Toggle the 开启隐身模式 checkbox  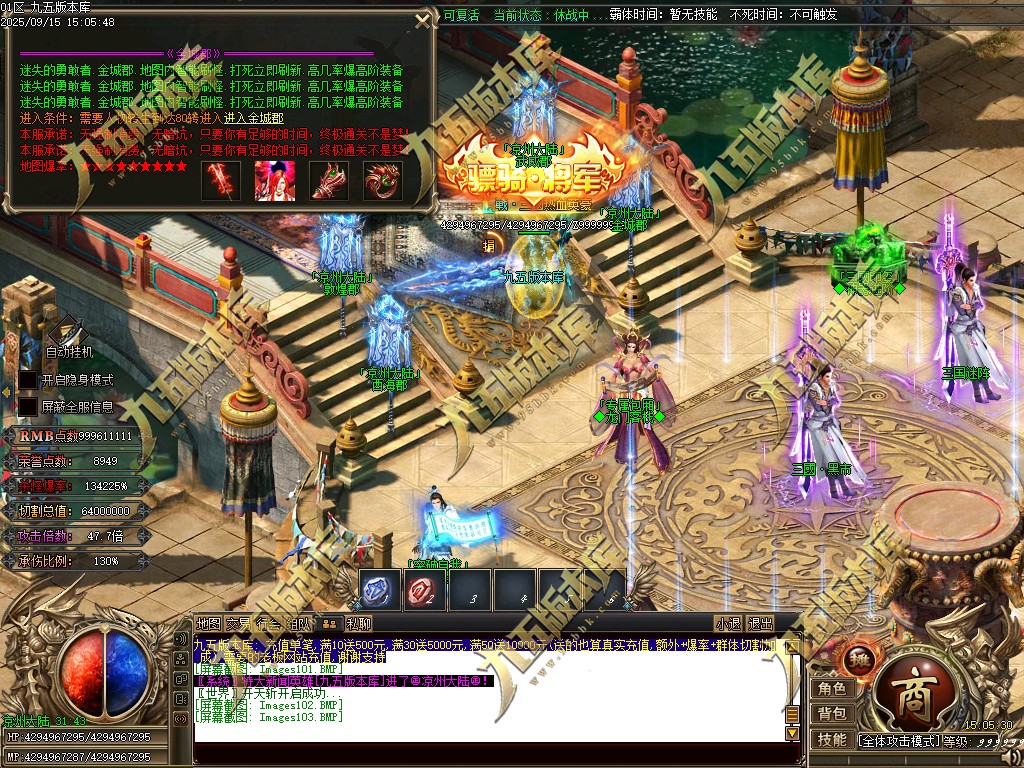28,380
